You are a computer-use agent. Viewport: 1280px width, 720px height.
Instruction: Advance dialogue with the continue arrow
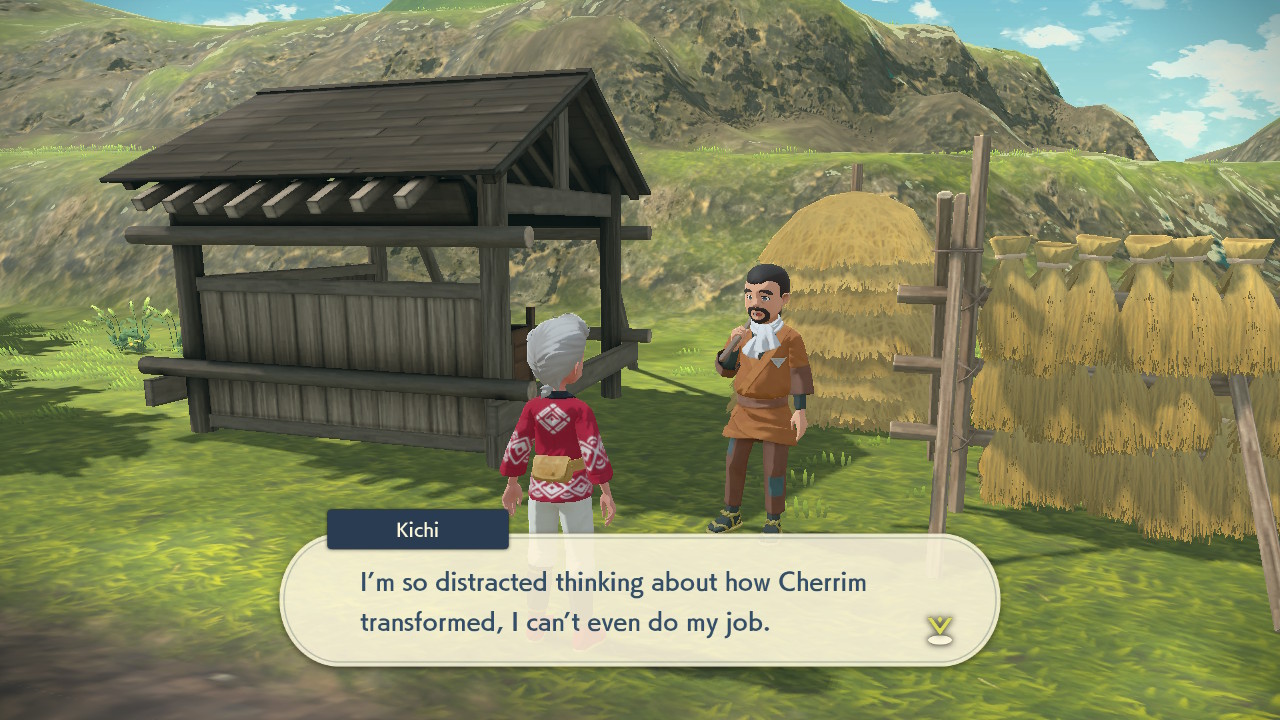(x=939, y=629)
